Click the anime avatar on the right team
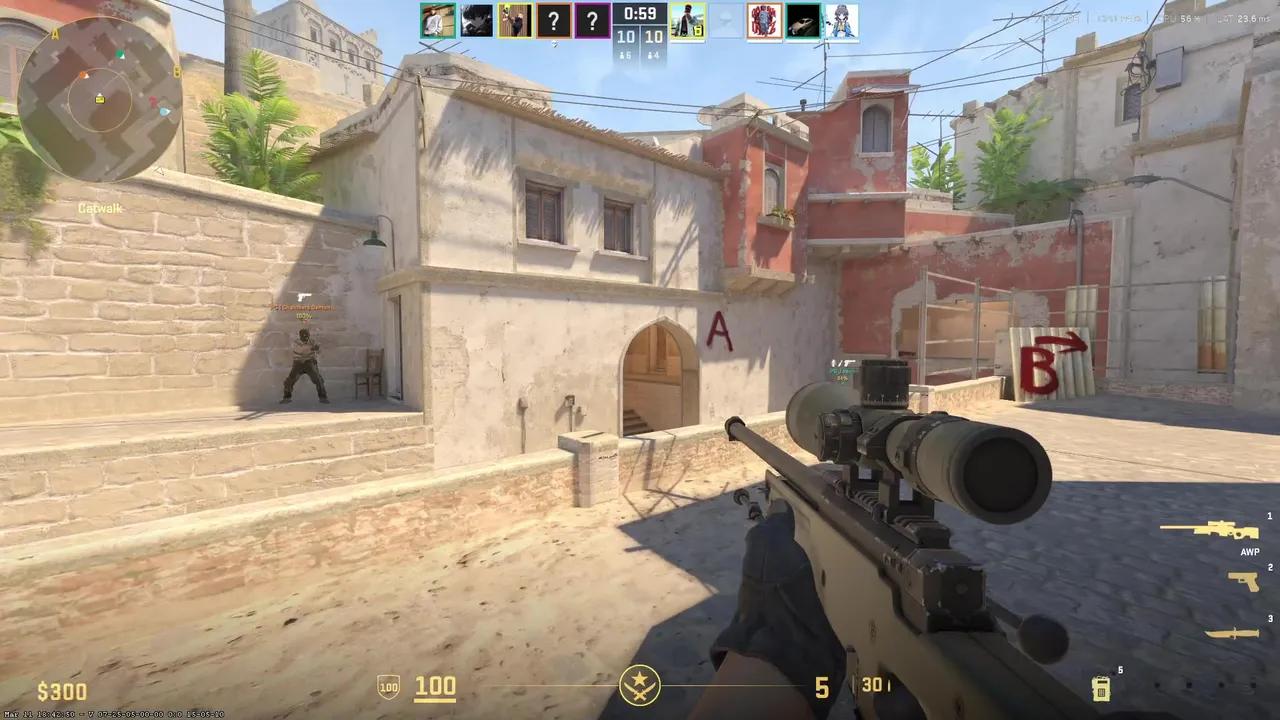 tap(841, 21)
